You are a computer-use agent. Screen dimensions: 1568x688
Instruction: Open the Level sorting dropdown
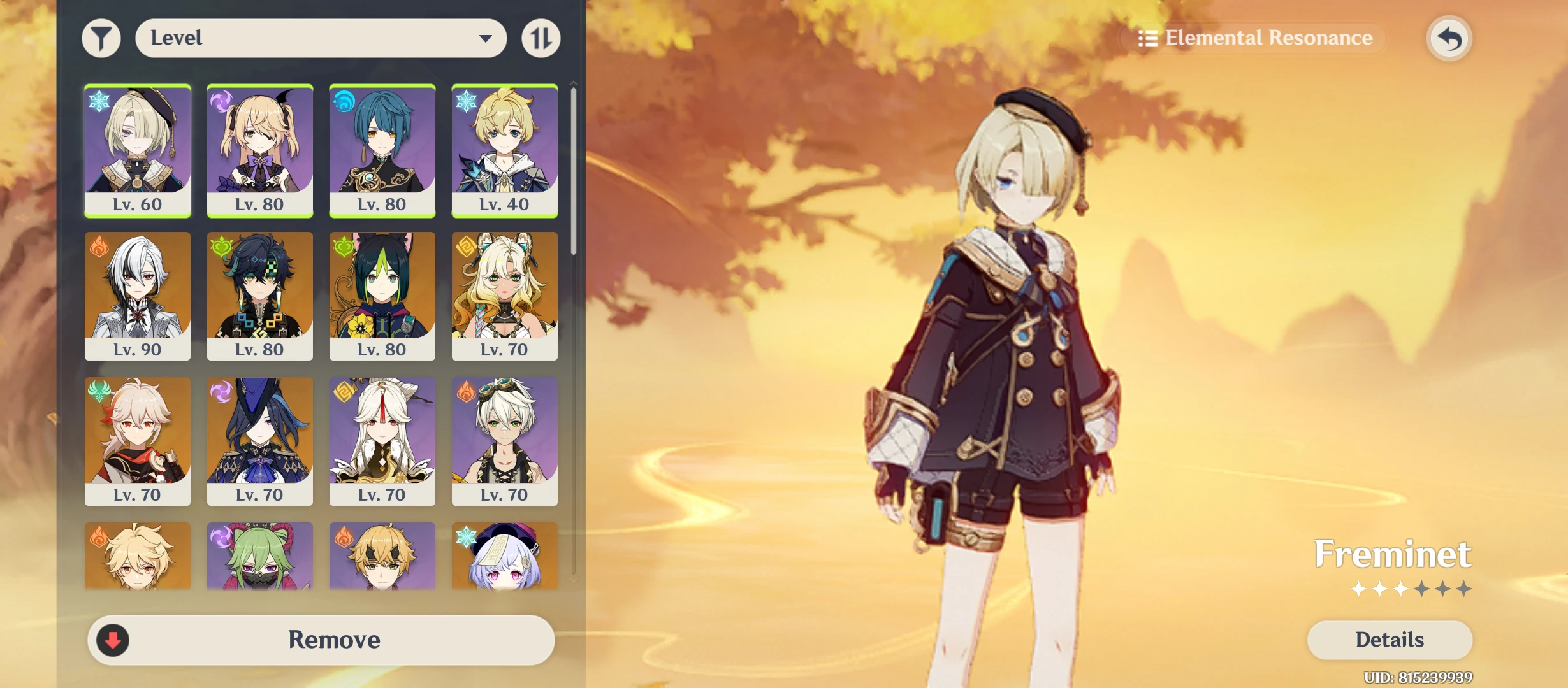tap(321, 38)
